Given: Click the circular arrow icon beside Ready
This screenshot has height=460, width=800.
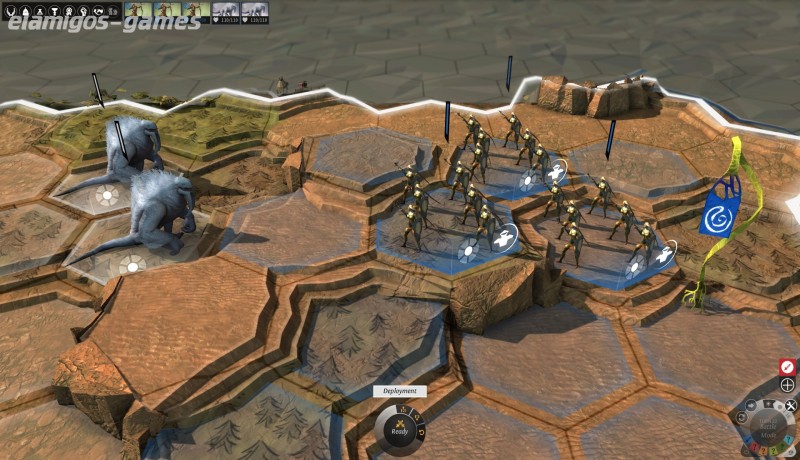Looking at the screenshot, I should (x=421, y=430).
